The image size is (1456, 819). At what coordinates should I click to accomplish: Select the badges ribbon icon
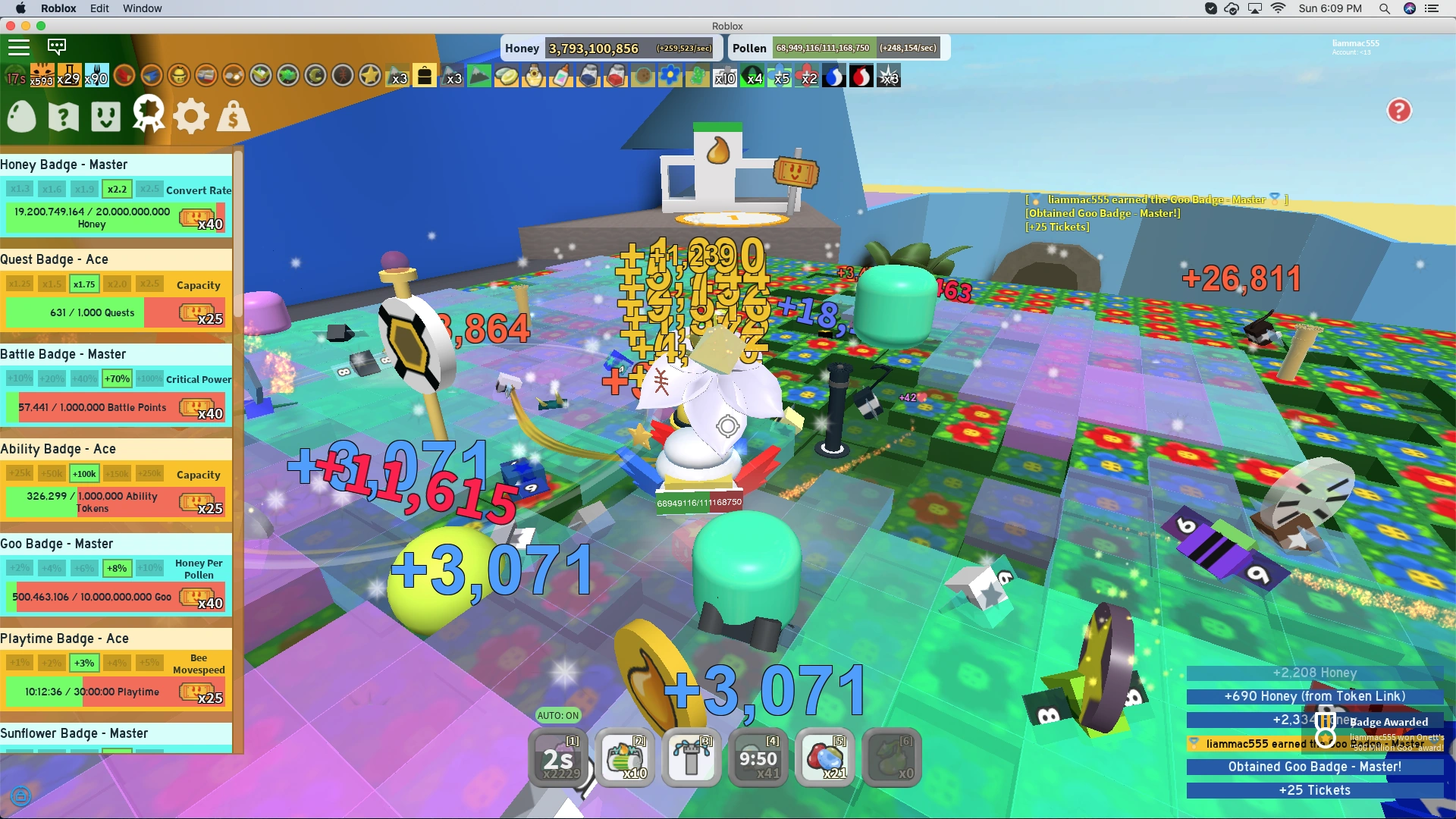point(148,115)
